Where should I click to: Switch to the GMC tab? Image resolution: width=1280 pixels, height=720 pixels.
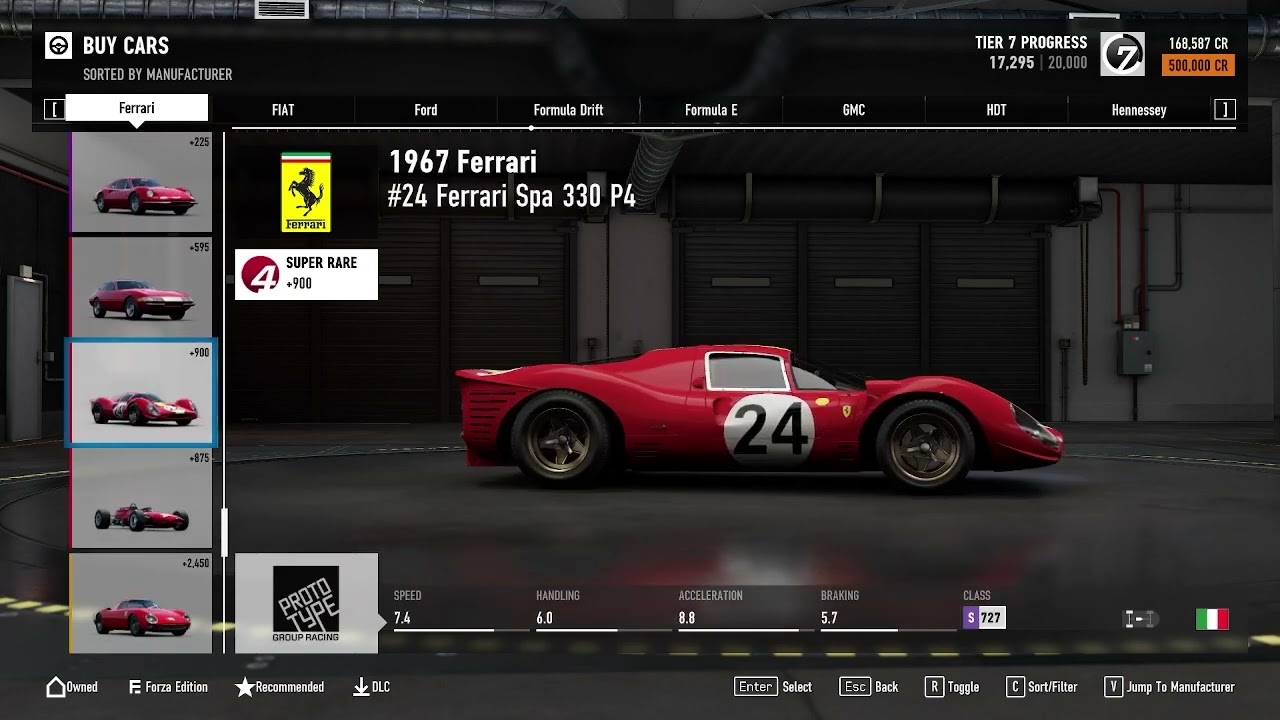point(854,110)
